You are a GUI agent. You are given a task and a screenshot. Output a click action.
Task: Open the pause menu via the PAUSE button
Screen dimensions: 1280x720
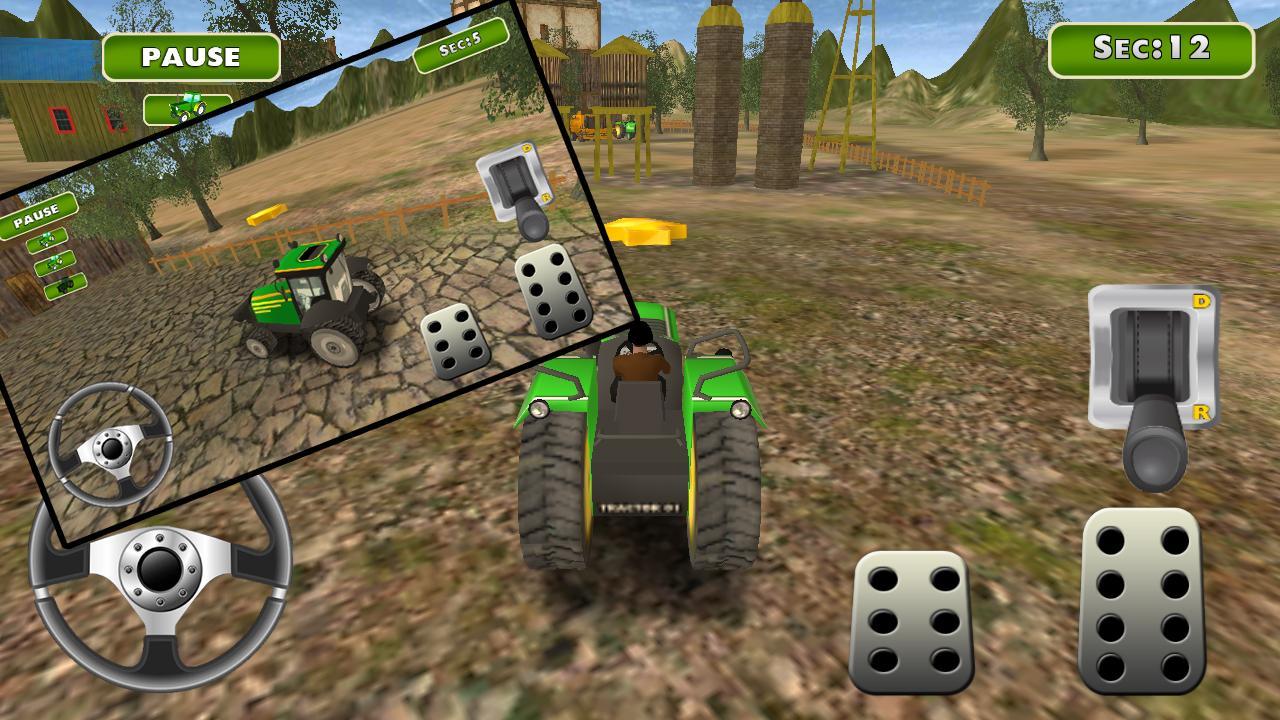(x=193, y=56)
